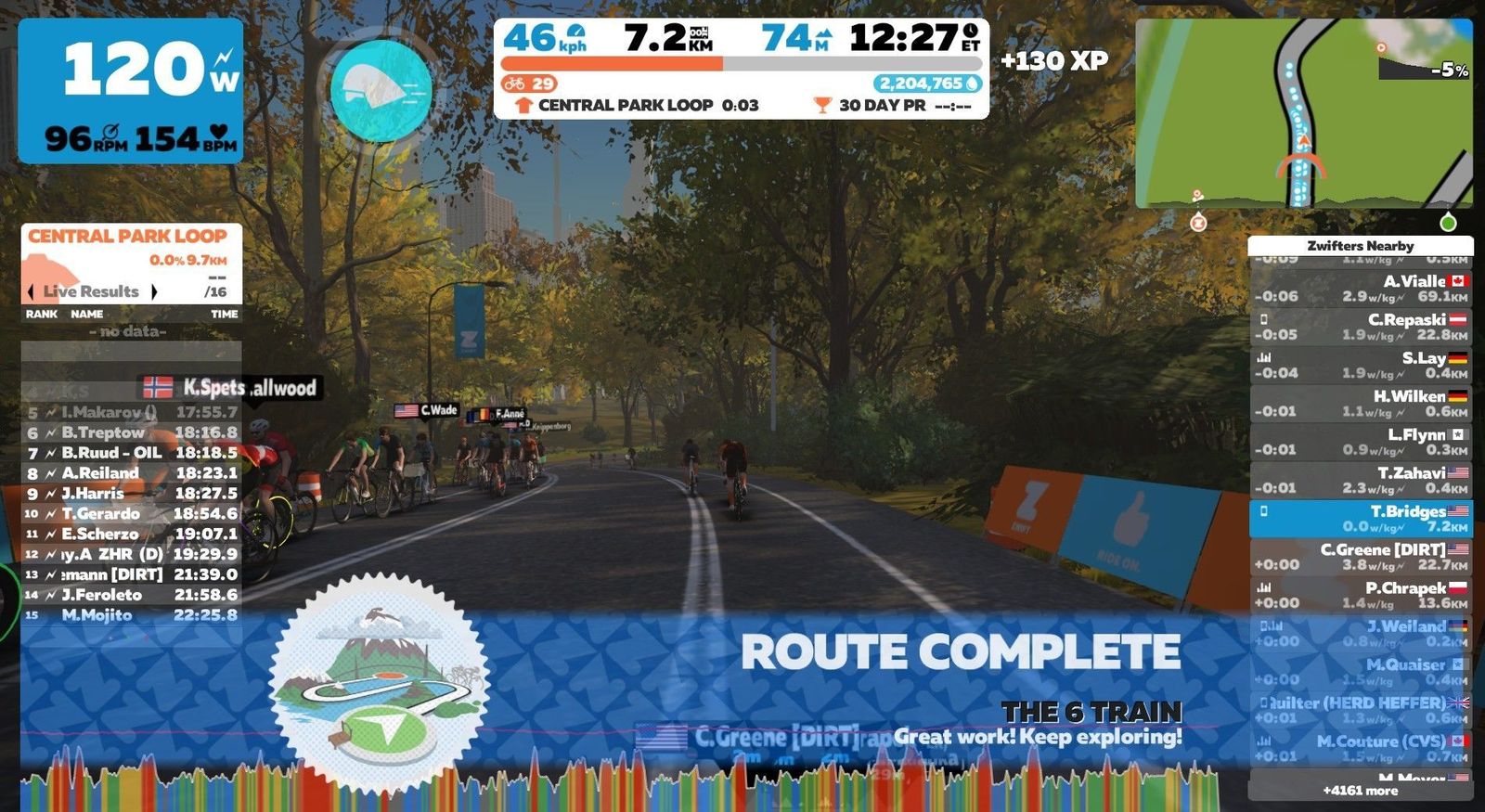The width and height of the screenshot is (1485, 812).
Task: Choose S.Lay from Zwifters Nearby
Action: point(1360,366)
